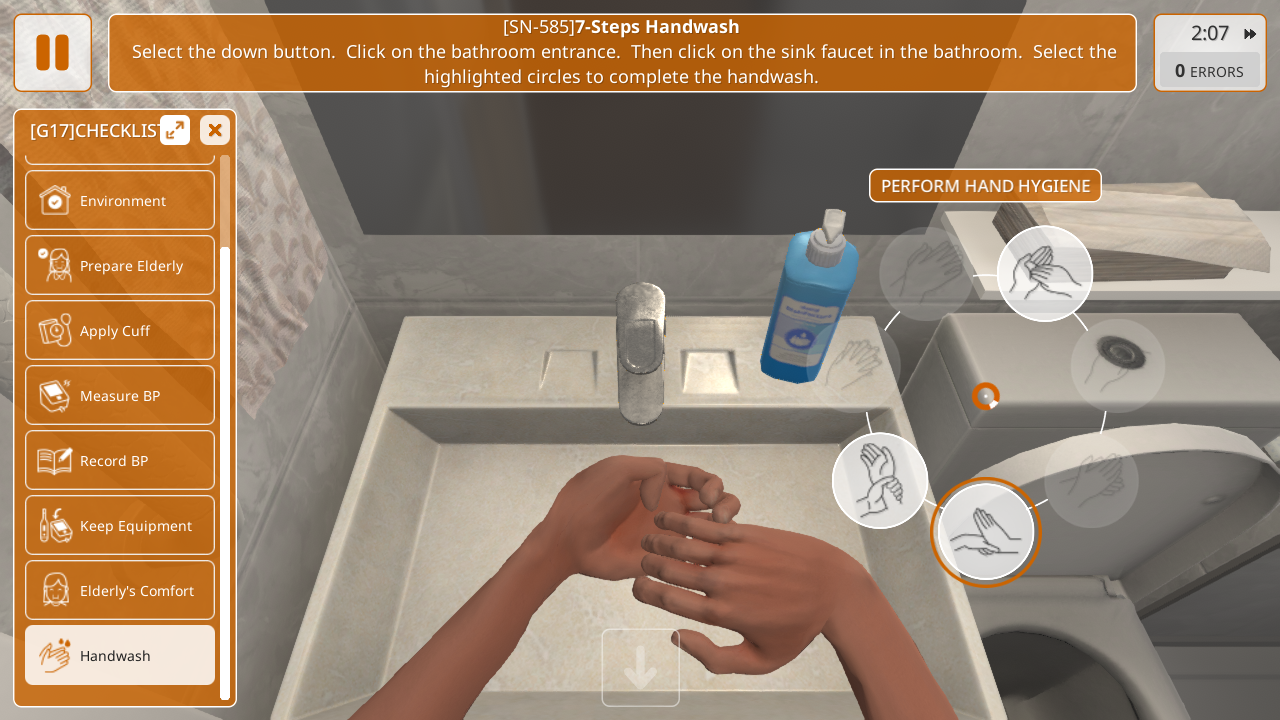The height and width of the screenshot is (720, 1280).
Task: Select the palm-to-palm handwash circle
Action: [1044, 273]
